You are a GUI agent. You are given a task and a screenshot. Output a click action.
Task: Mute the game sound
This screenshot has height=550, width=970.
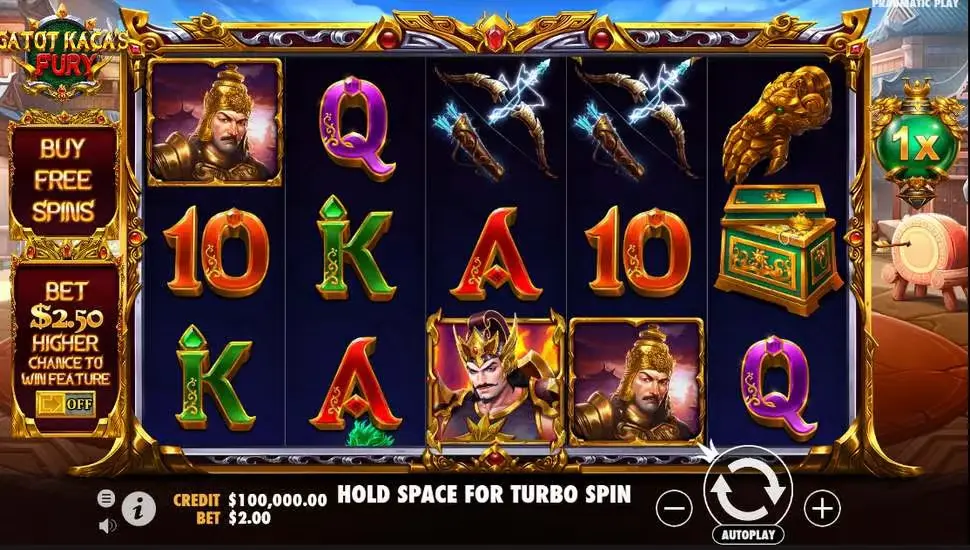(x=106, y=523)
